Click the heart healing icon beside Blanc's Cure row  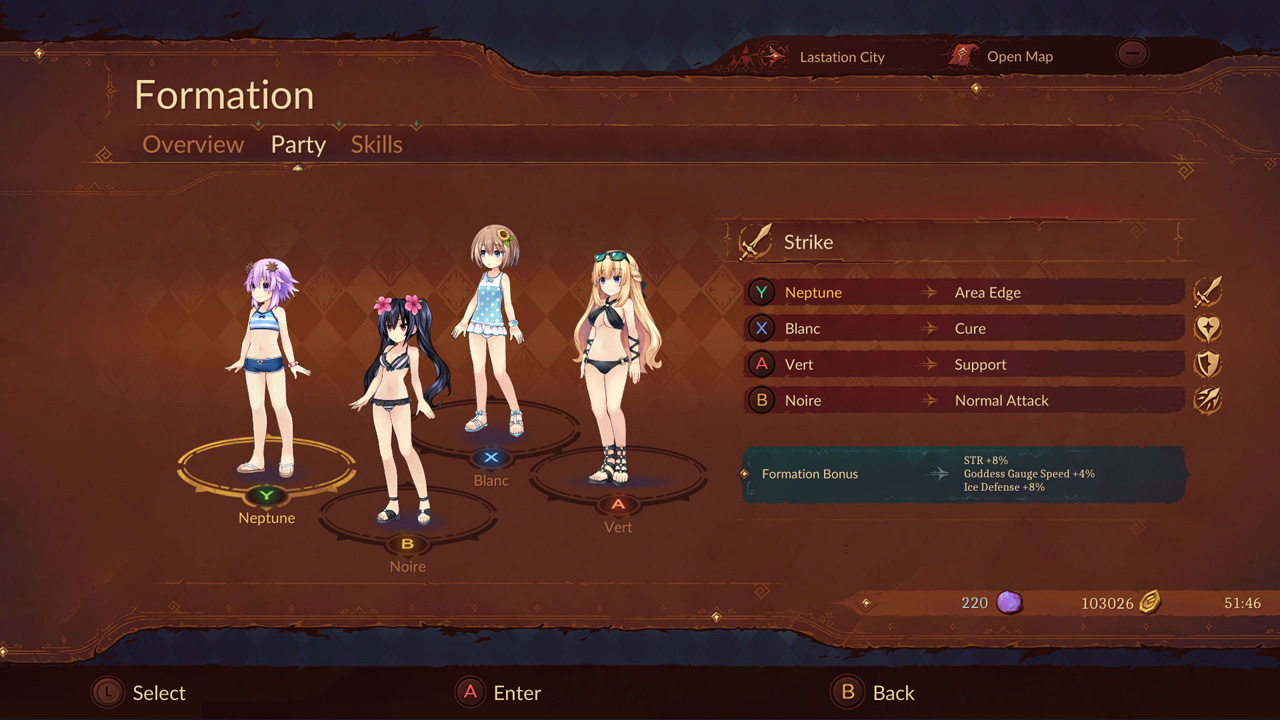pos(1208,327)
